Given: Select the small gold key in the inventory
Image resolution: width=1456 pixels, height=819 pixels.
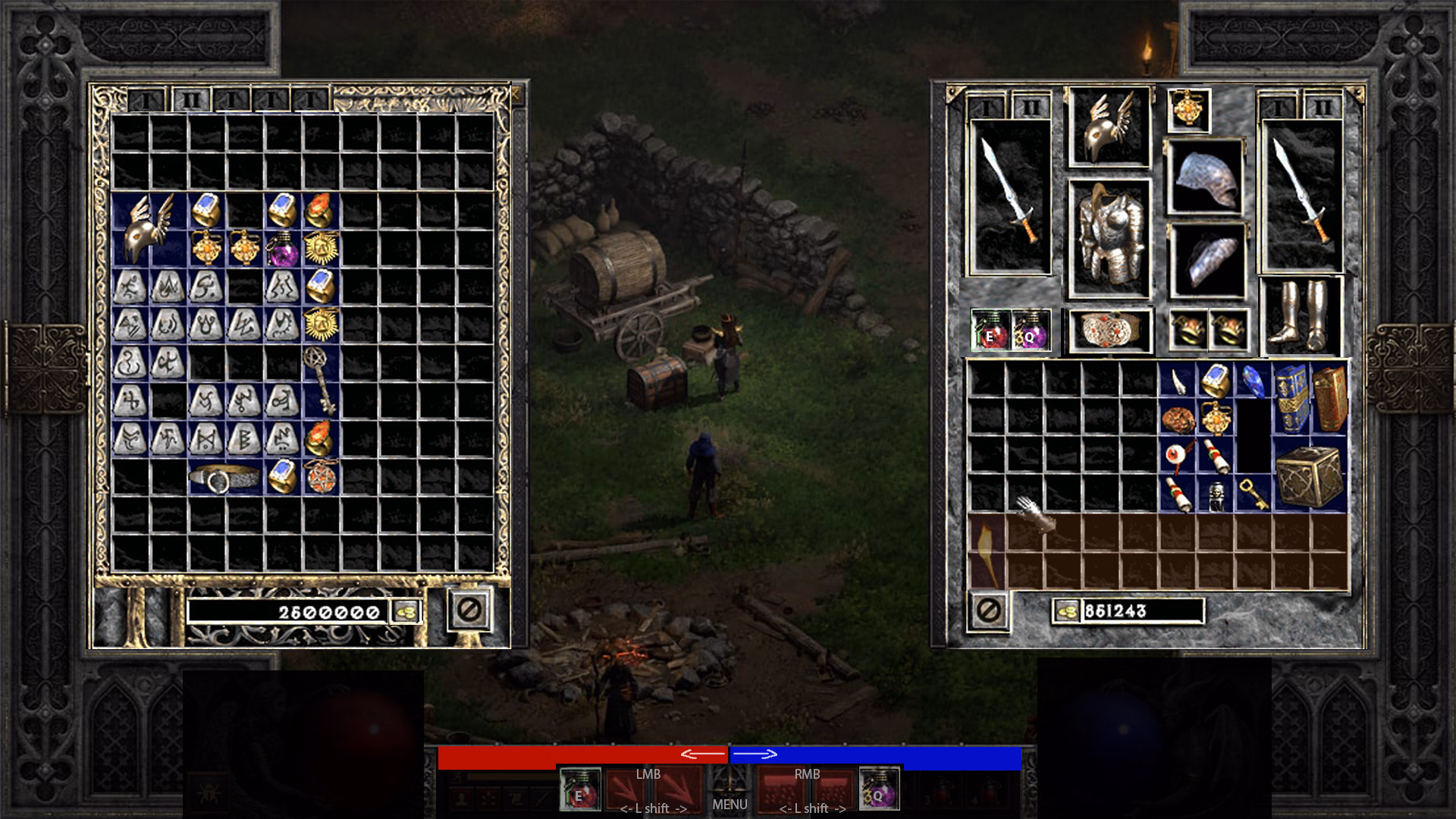Looking at the screenshot, I should (x=1252, y=492).
